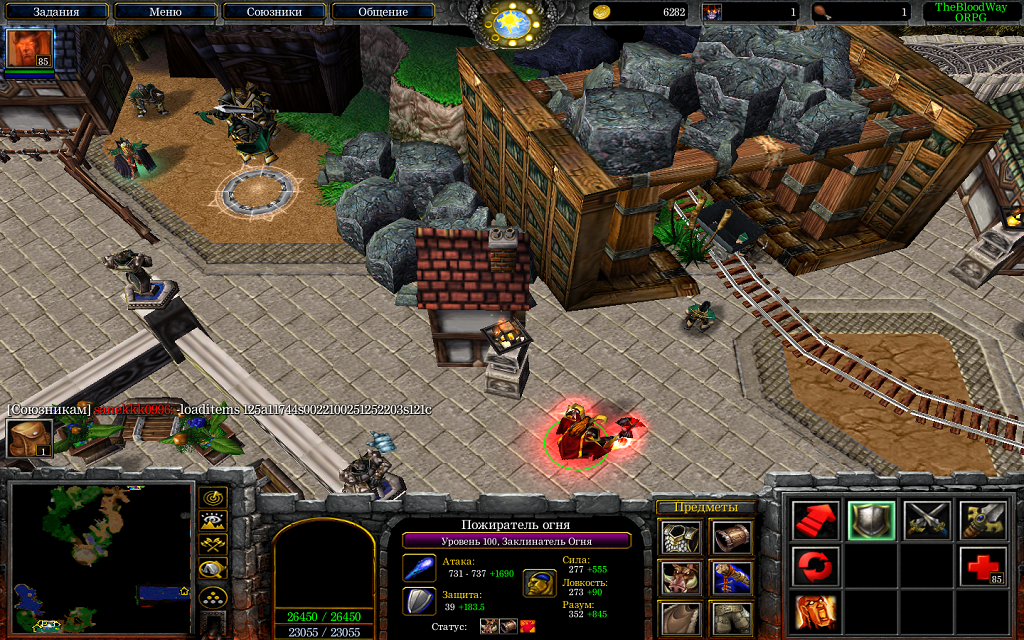This screenshot has height=640, width=1024.
Task: Open the Меню game menu
Action: [165, 12]
